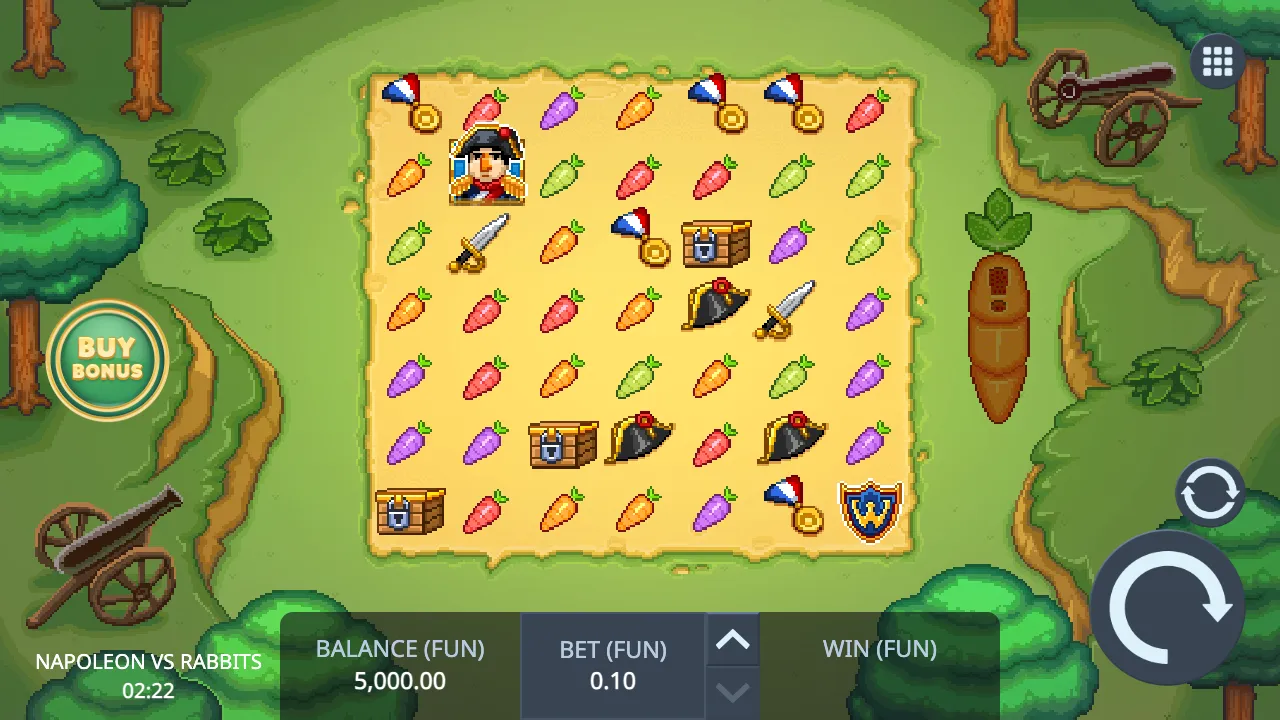Increase the bet with the up arrow

733,640
